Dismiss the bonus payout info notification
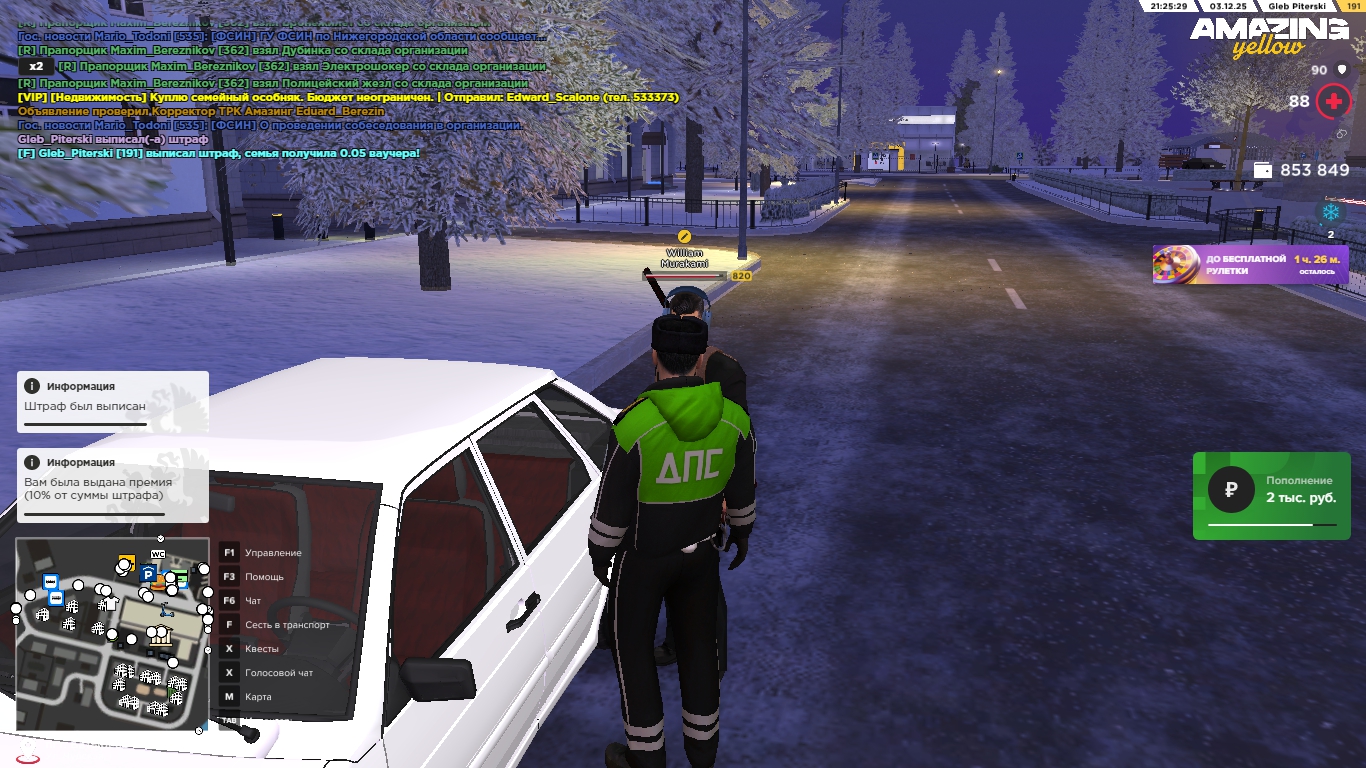Image resolution: width=1366 pixels, height=768 pixels. [x=112, y=485]
